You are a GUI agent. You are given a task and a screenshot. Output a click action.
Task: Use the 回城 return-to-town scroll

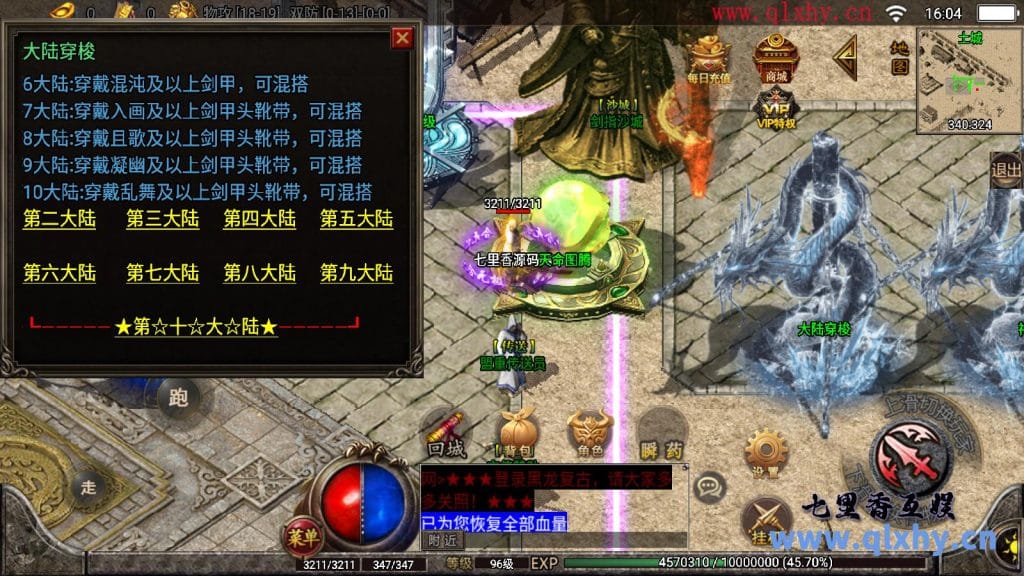(x=446, y=434)
